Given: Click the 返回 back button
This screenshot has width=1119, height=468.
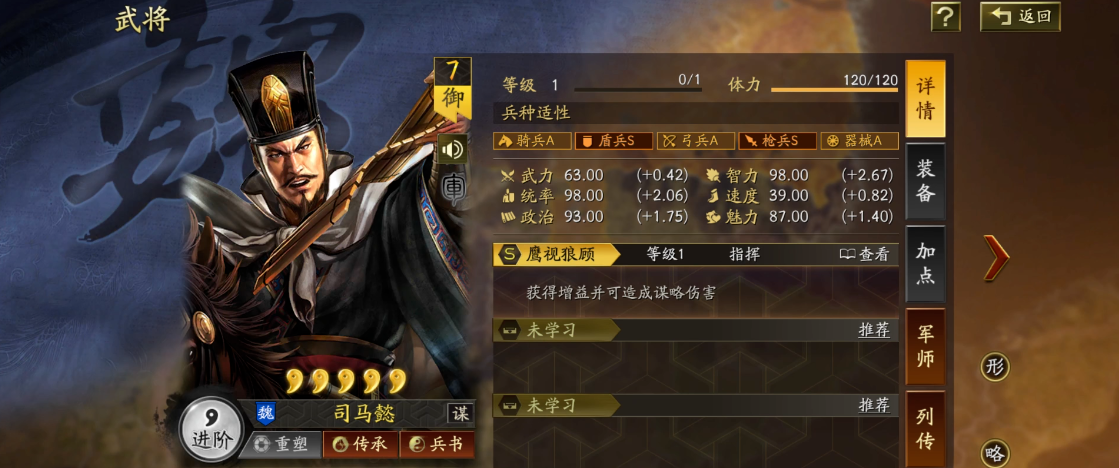Looking at the screenshot, I should pyautogui.click(x=1020, y=16).
